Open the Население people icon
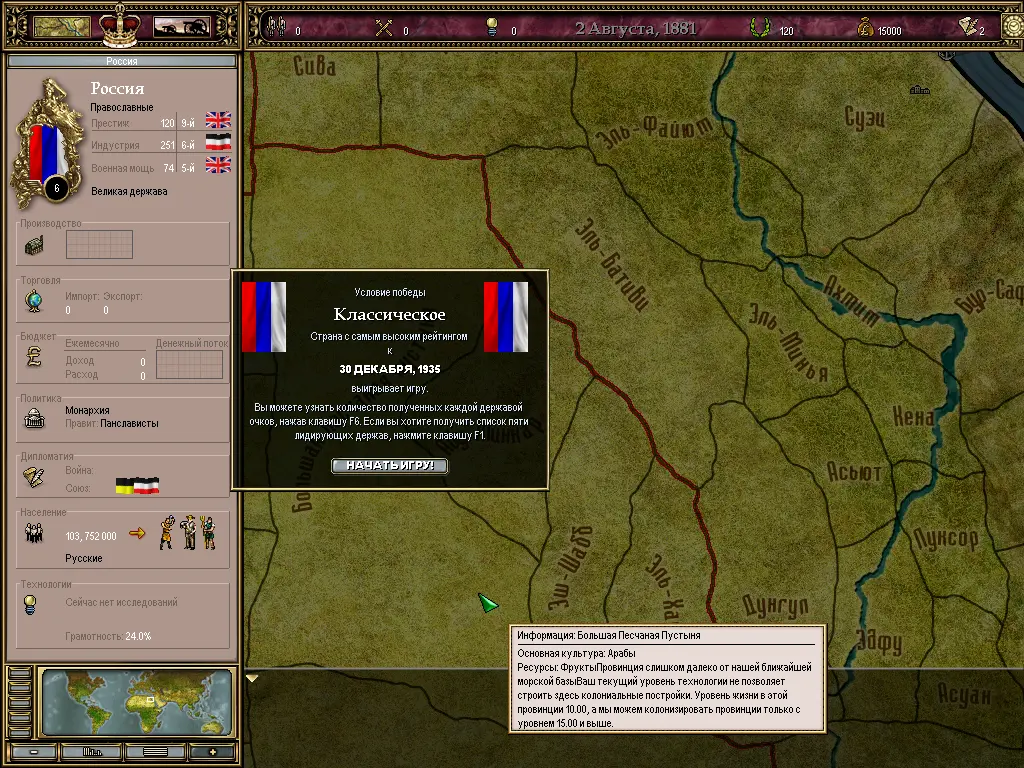 point(34,534)
